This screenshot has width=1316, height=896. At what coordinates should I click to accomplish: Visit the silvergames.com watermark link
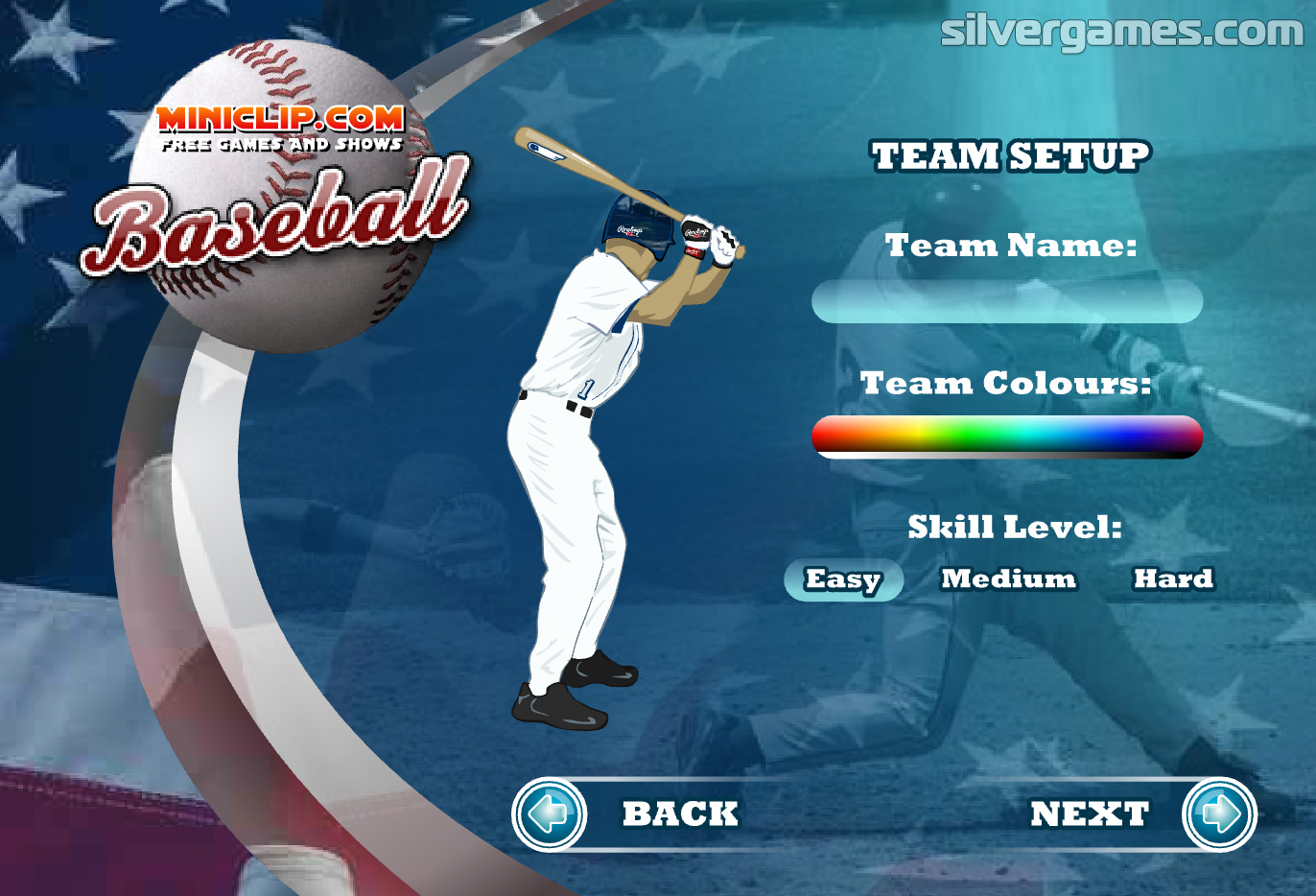[x=1121, y=31]
